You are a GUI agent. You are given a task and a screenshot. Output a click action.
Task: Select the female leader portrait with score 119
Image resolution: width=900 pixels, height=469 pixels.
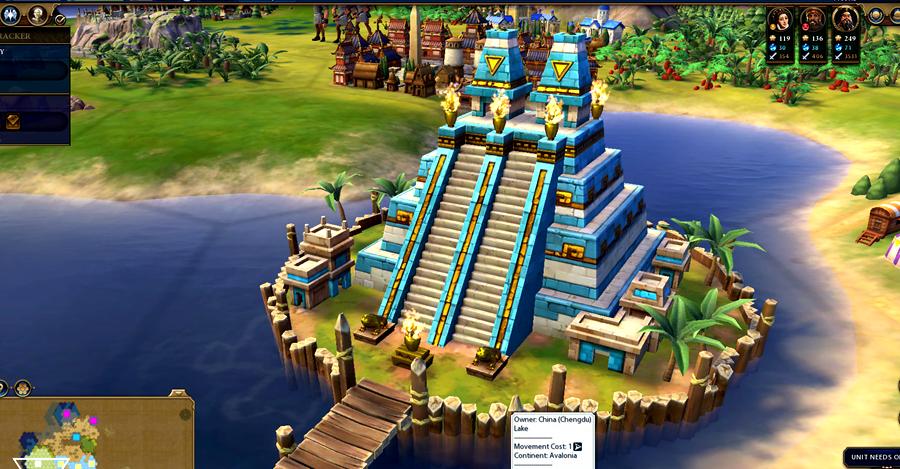pos(780,20)
